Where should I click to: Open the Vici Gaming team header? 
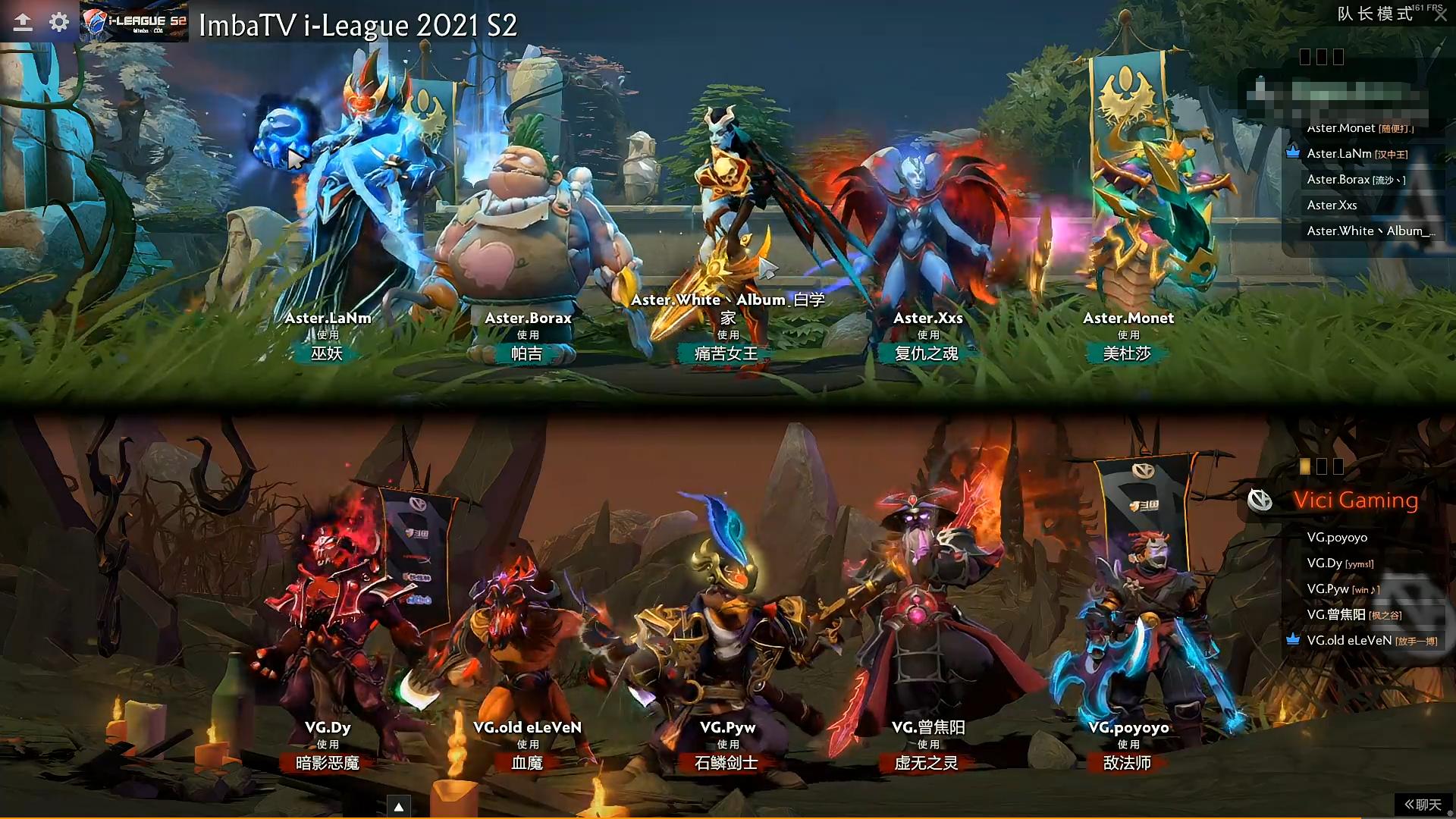click(x=1355, y=500)
